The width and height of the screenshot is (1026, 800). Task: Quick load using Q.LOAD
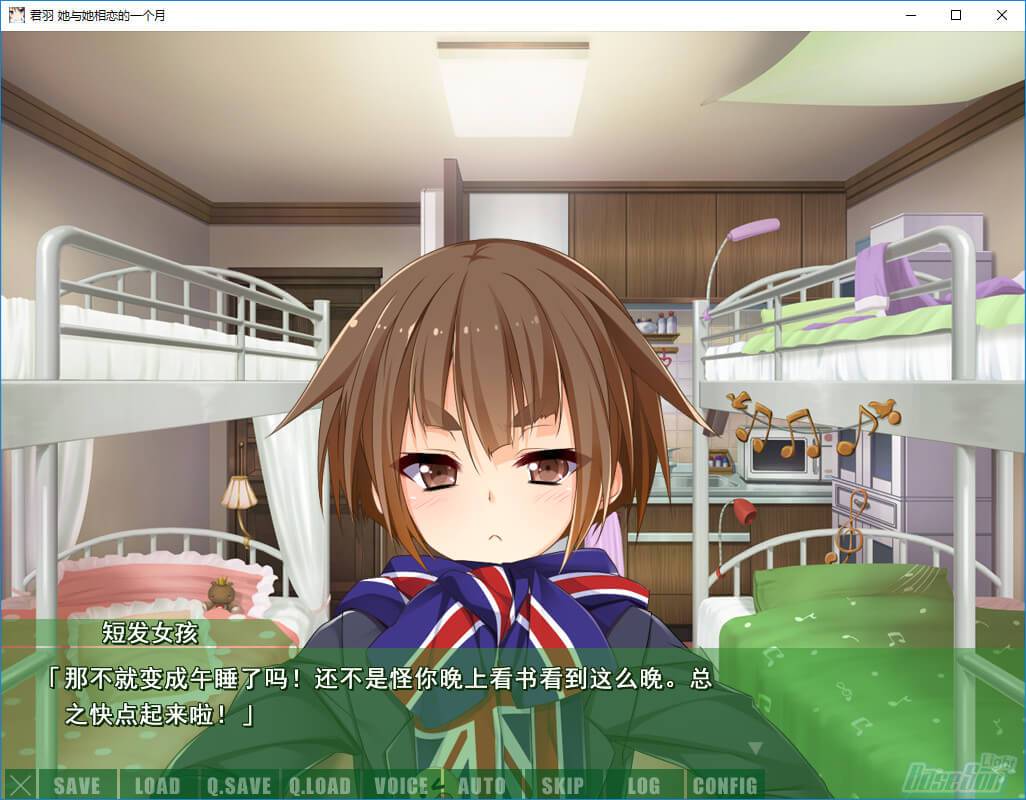tap(320, 785)
